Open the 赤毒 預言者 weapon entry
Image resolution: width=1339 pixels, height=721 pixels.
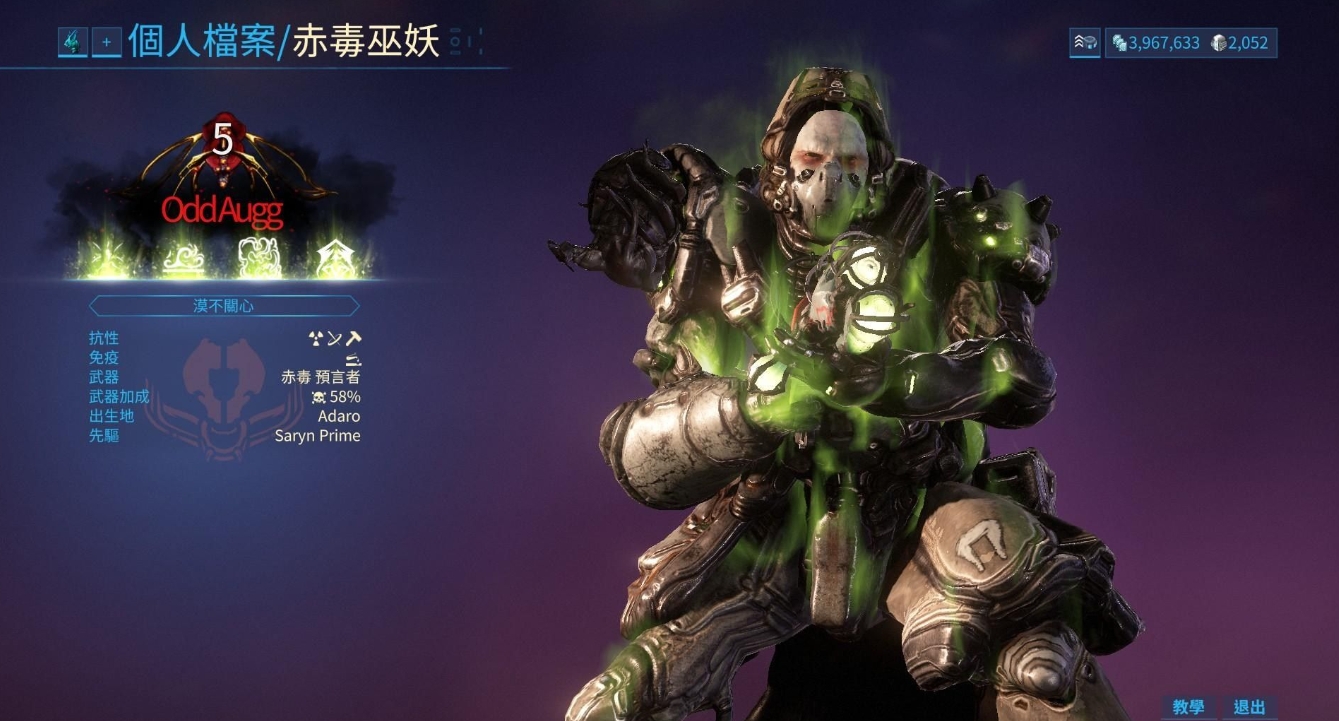318,376
